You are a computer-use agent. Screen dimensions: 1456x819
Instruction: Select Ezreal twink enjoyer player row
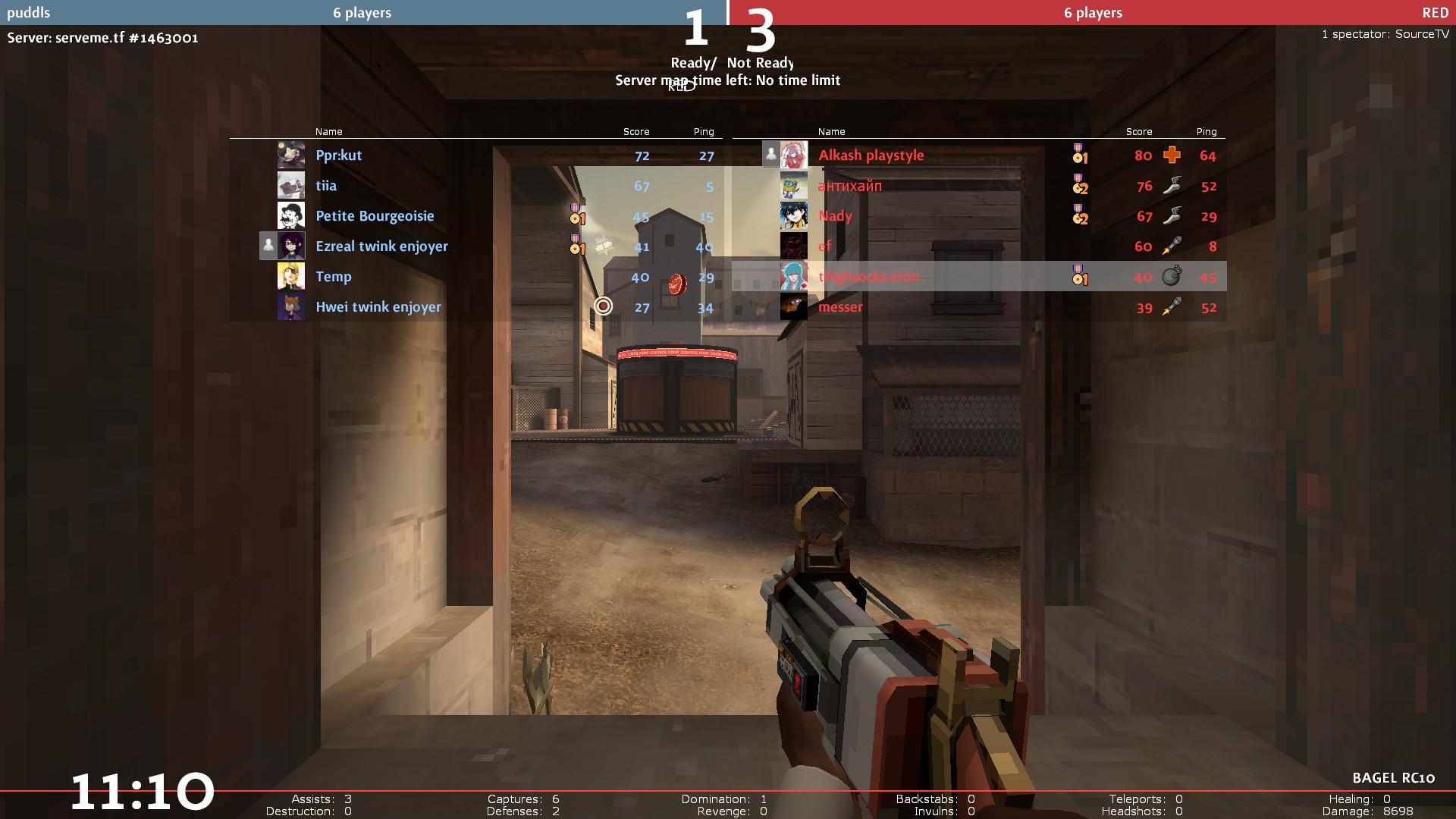[x=381, y=246]
